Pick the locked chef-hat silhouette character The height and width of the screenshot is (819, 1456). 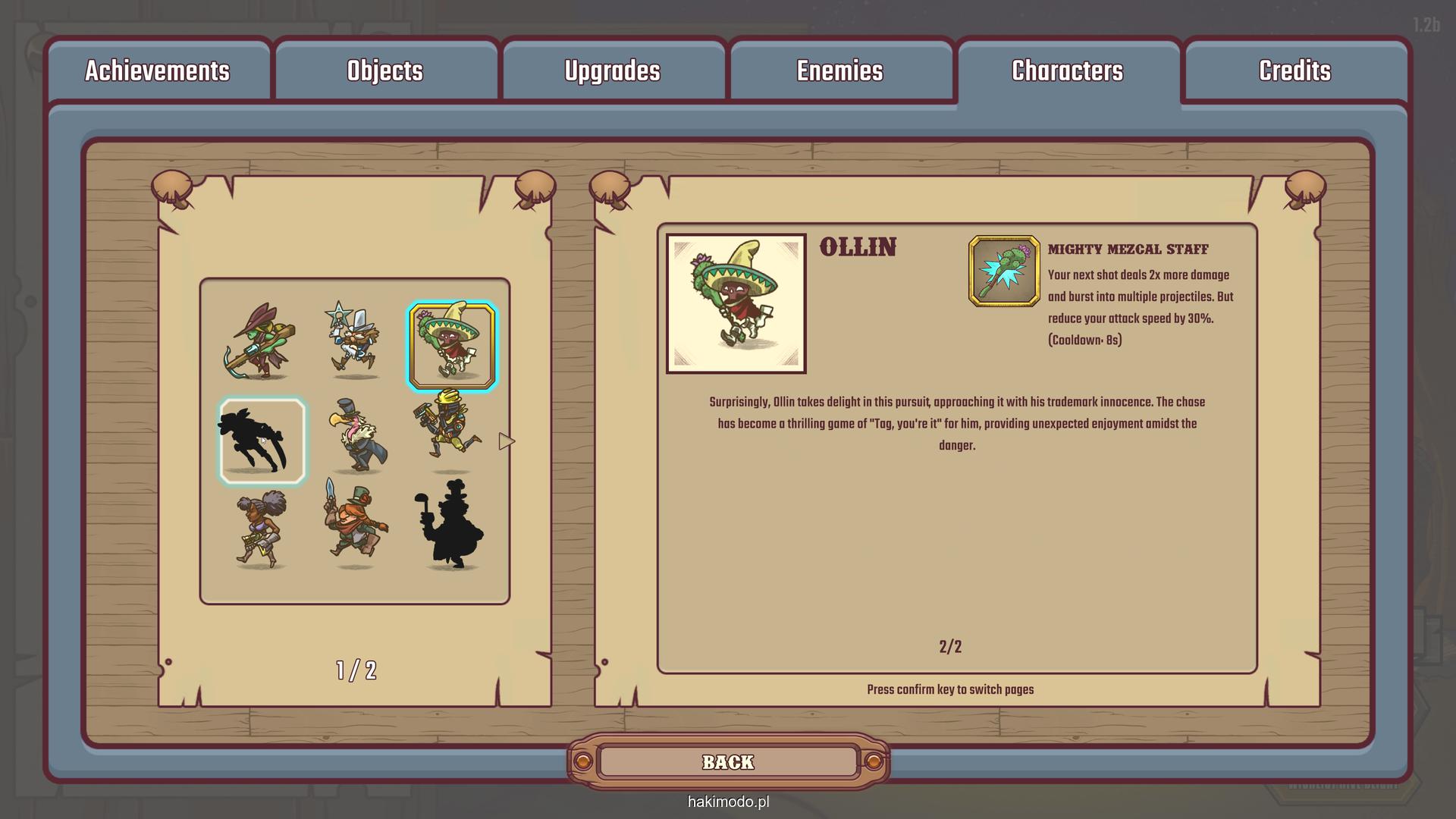(x=452, y=525)
